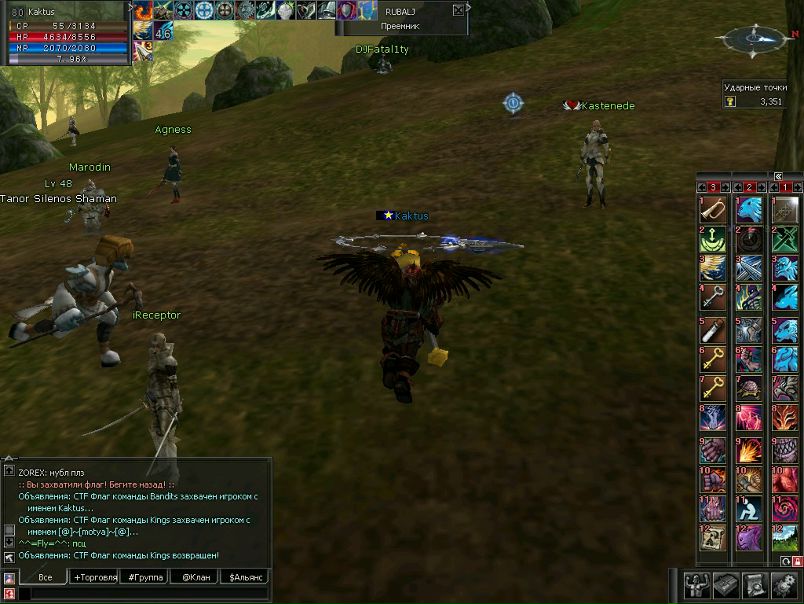Open the character status menu button
Screen dimensions: 804x604
tap(698, 585)
